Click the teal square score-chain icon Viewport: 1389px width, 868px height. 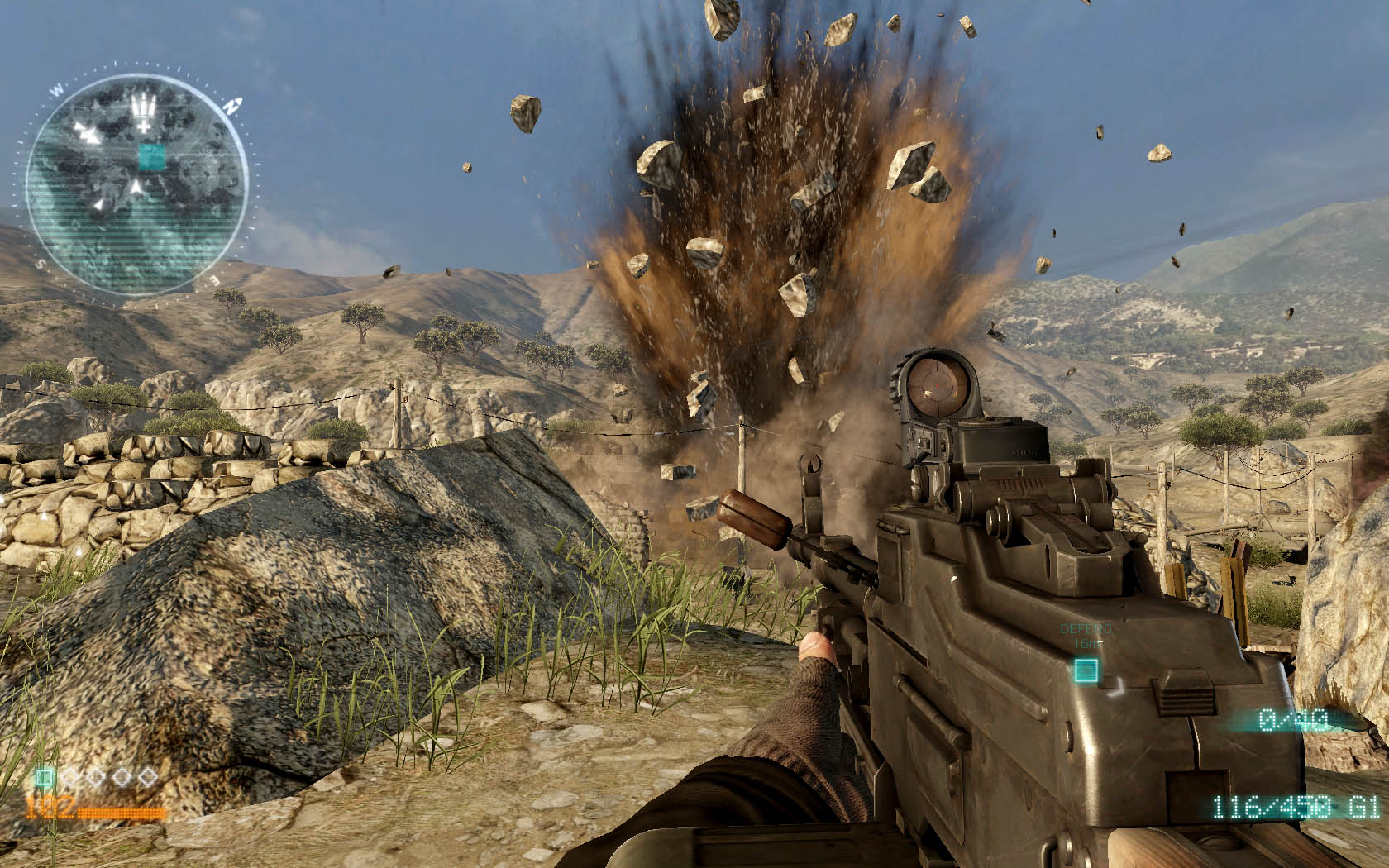pos(45,777)
